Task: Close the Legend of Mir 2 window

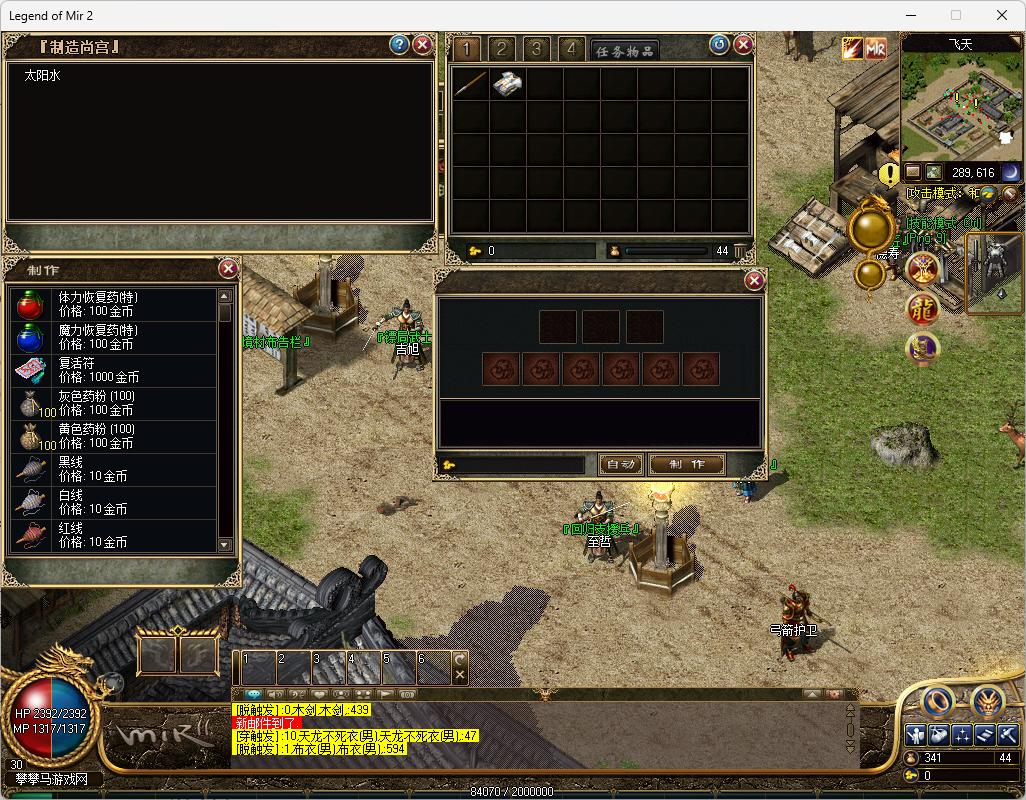Action: (1002, 15)
